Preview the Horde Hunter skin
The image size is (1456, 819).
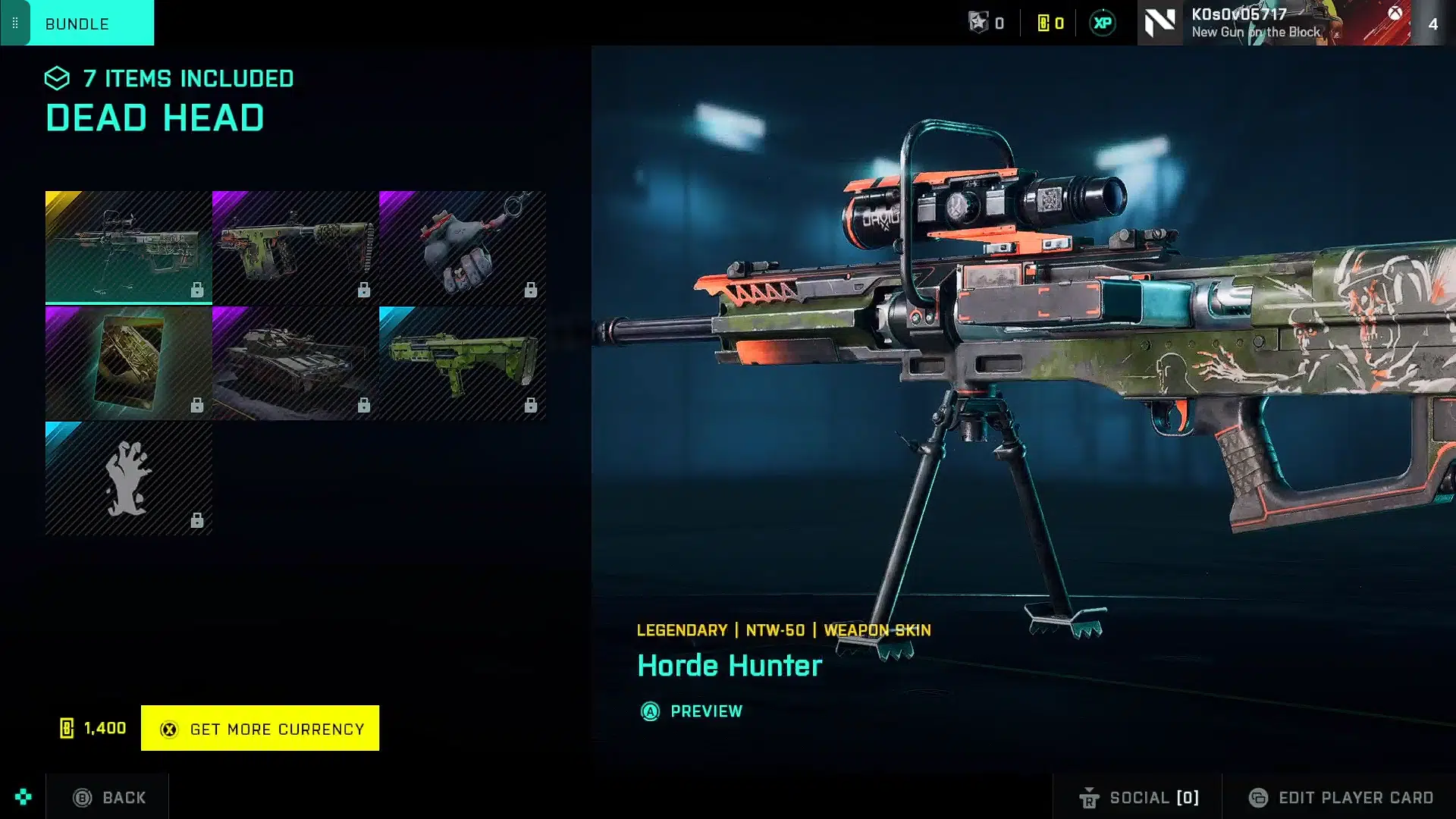(692, 711)
